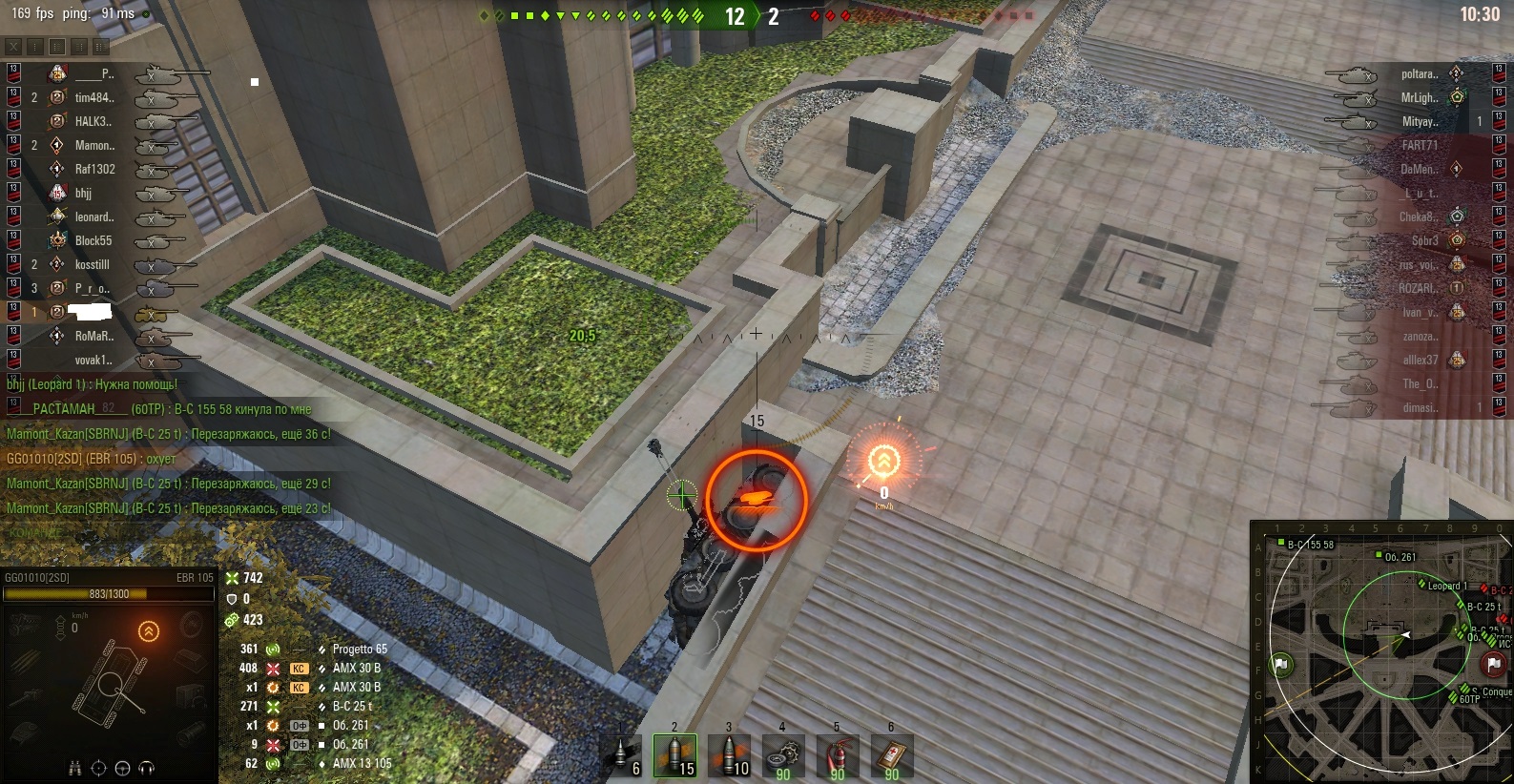Use the repair kit consumable

pyautogui.click(x=783, y=755)
